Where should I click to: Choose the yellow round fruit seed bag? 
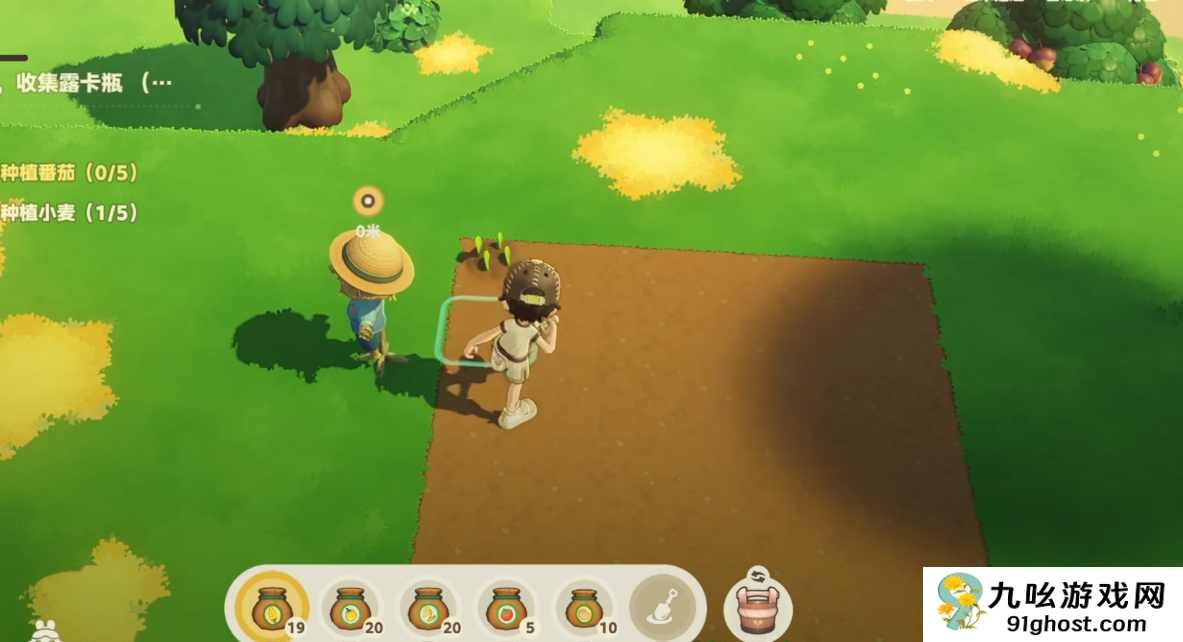click(x=348, y=607)
